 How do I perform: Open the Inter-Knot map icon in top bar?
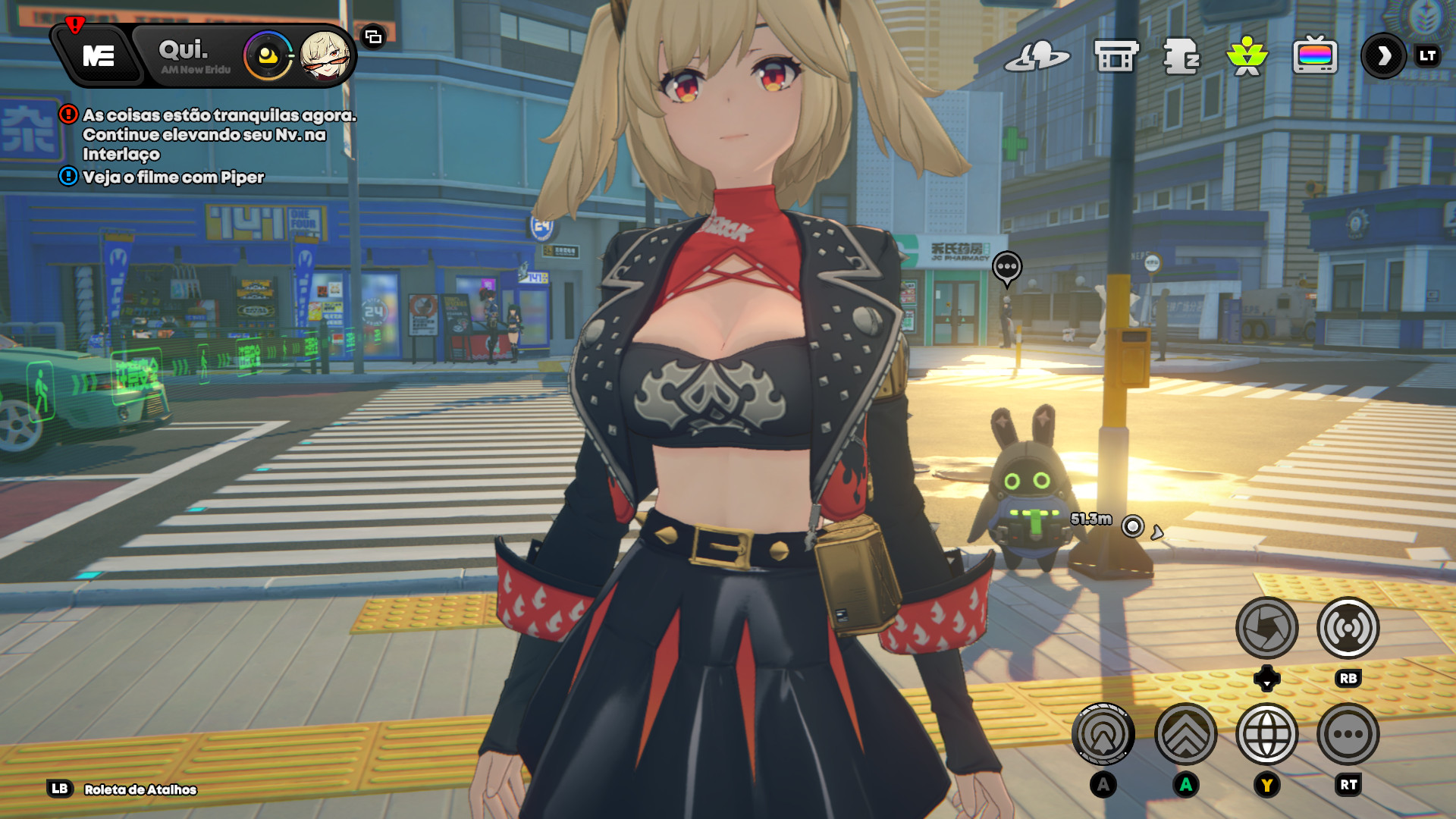click(1039, 55)
